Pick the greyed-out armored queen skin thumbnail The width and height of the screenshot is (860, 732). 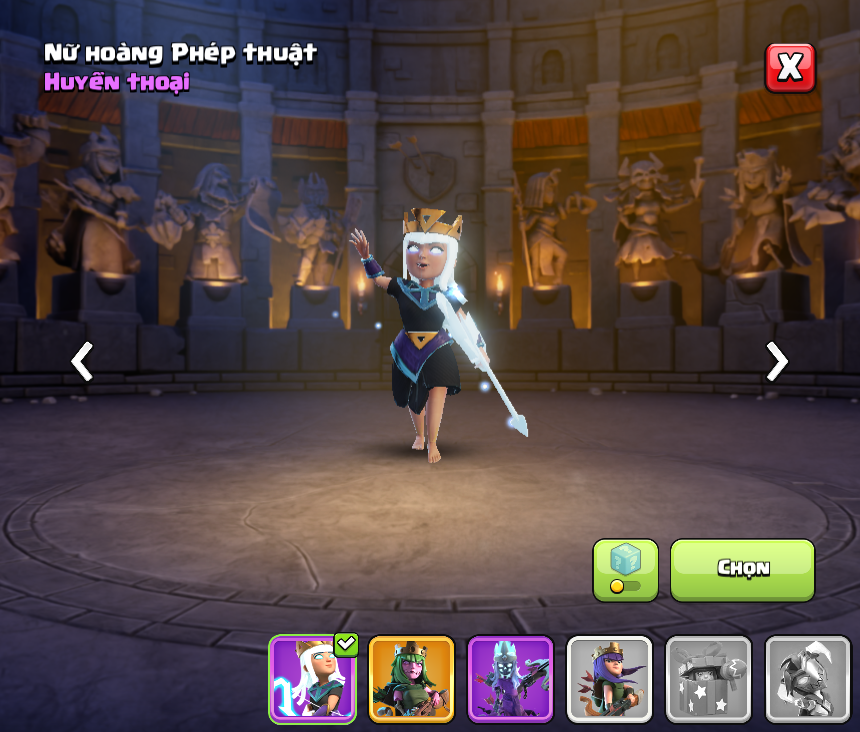[x=806, y=678]
